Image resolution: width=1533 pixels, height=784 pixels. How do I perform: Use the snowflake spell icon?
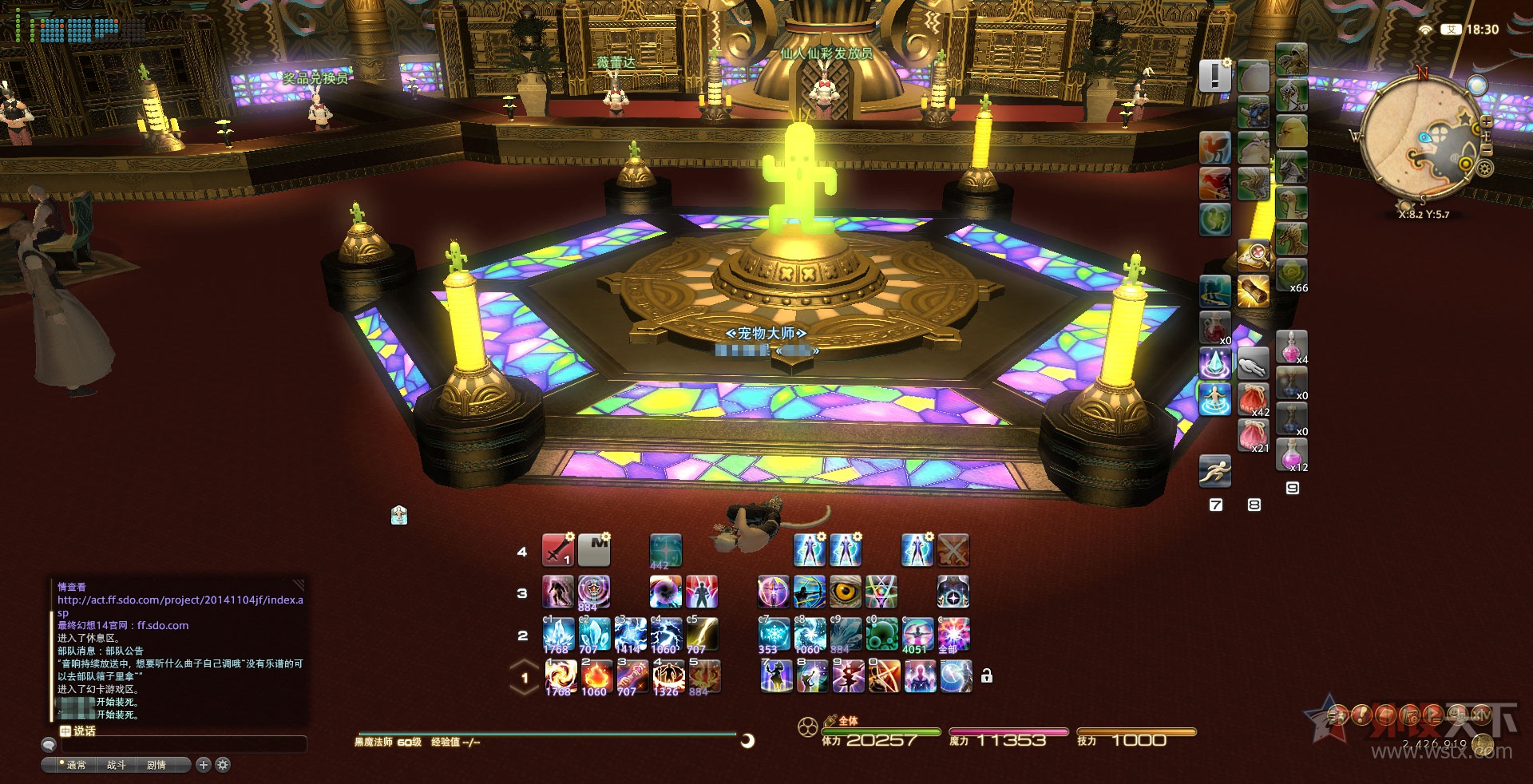773,635
